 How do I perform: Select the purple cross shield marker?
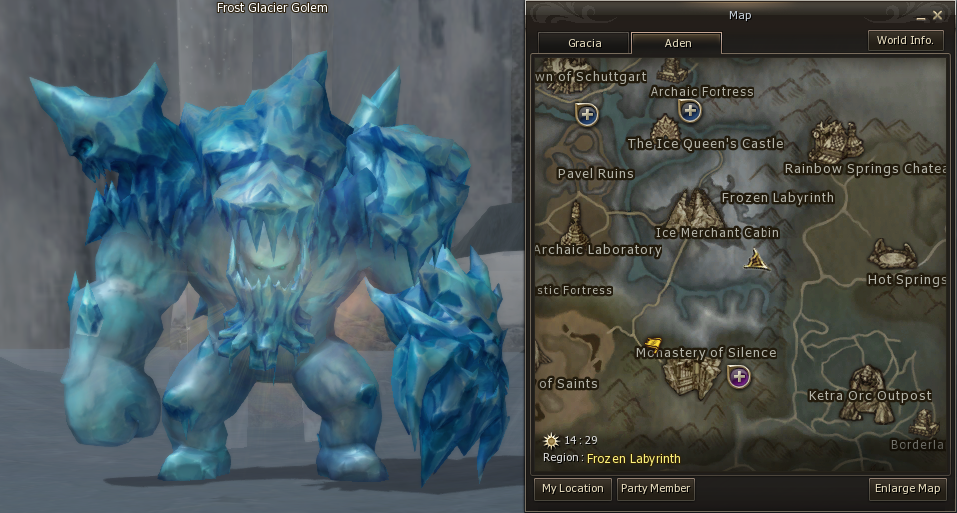pos(739,376)
